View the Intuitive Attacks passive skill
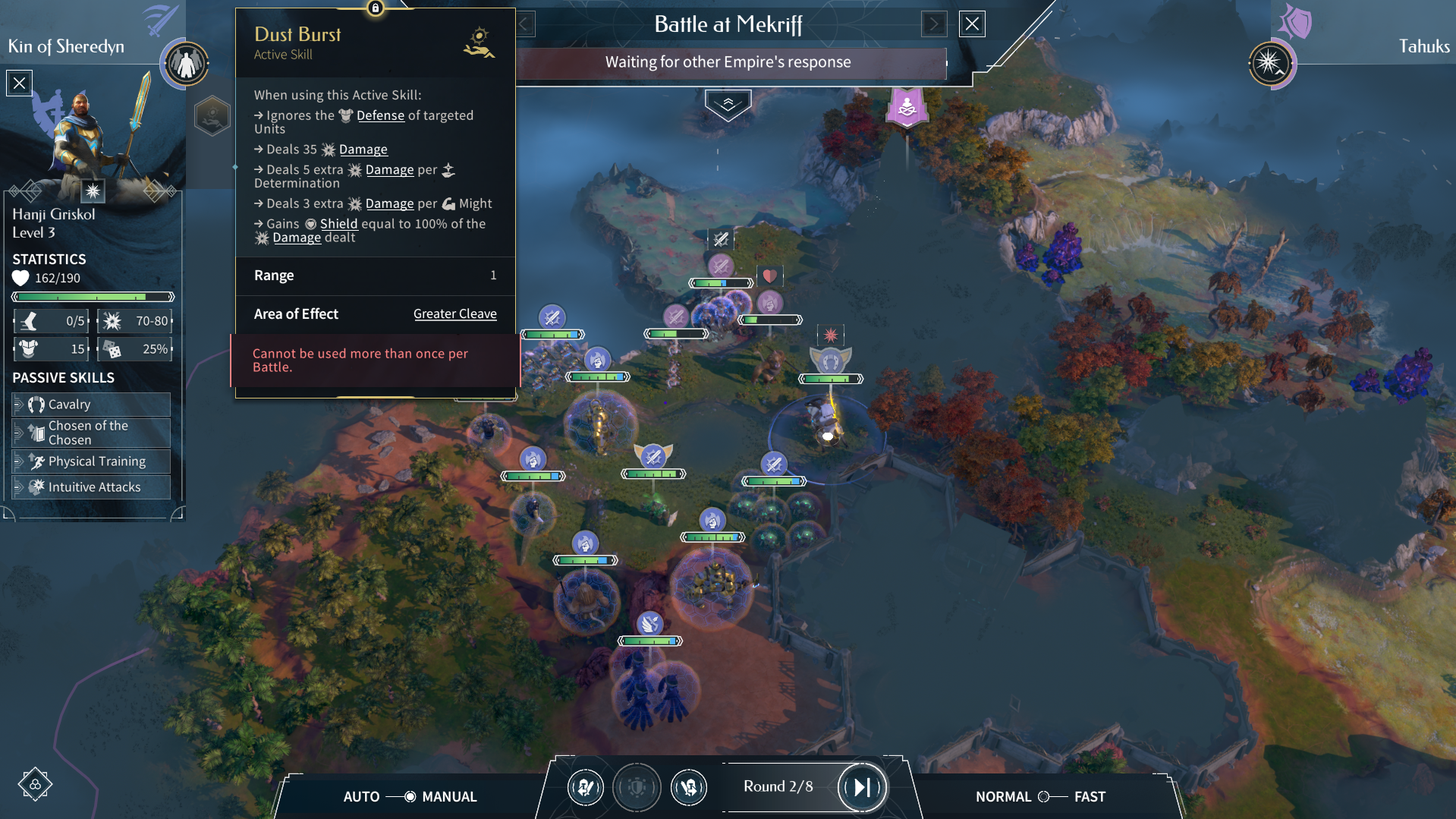Viewport: 1456px width, 819px height. [x=91, y=487]
